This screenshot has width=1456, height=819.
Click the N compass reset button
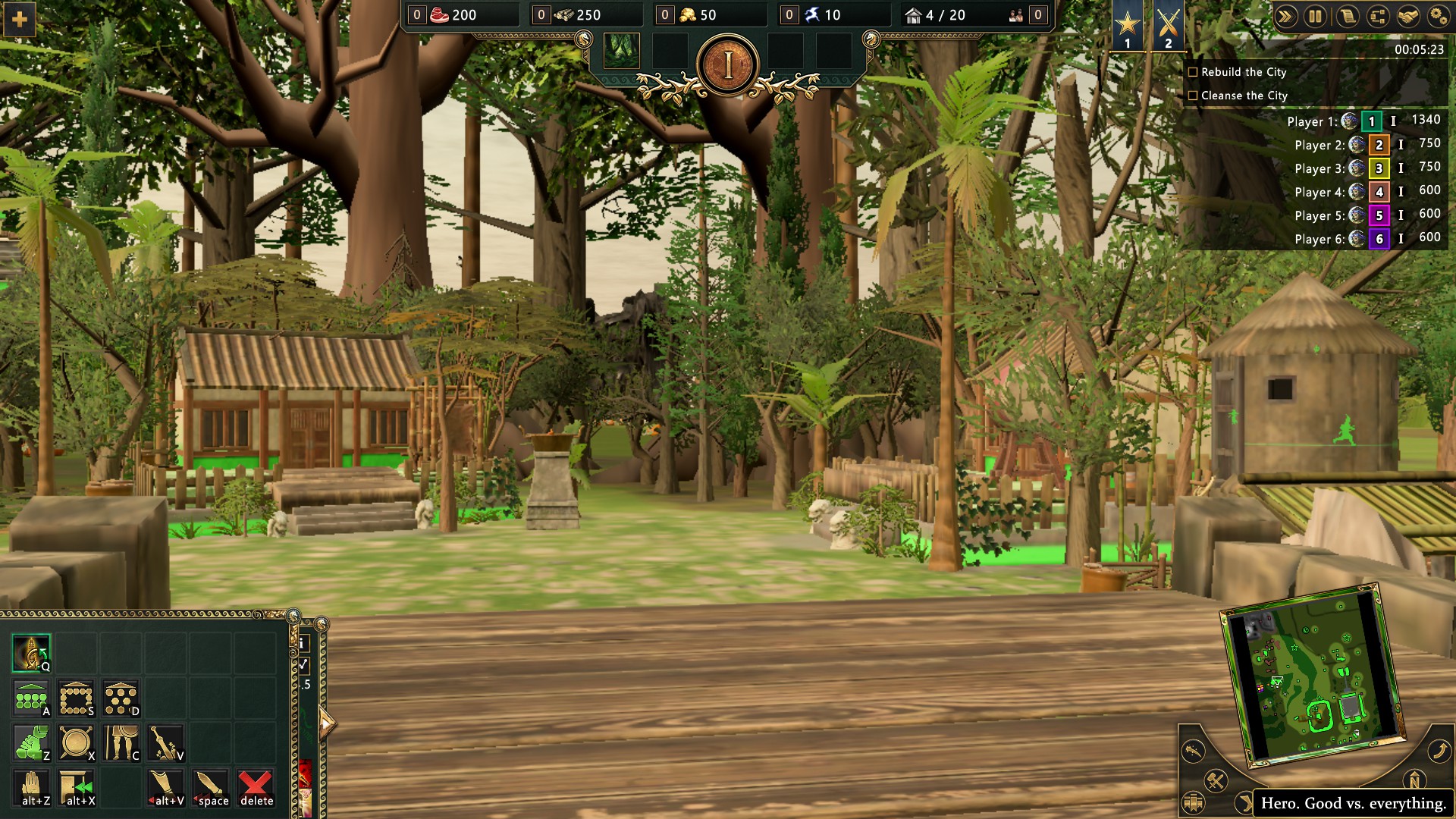pyautogui.click(x=1414, y=780)
